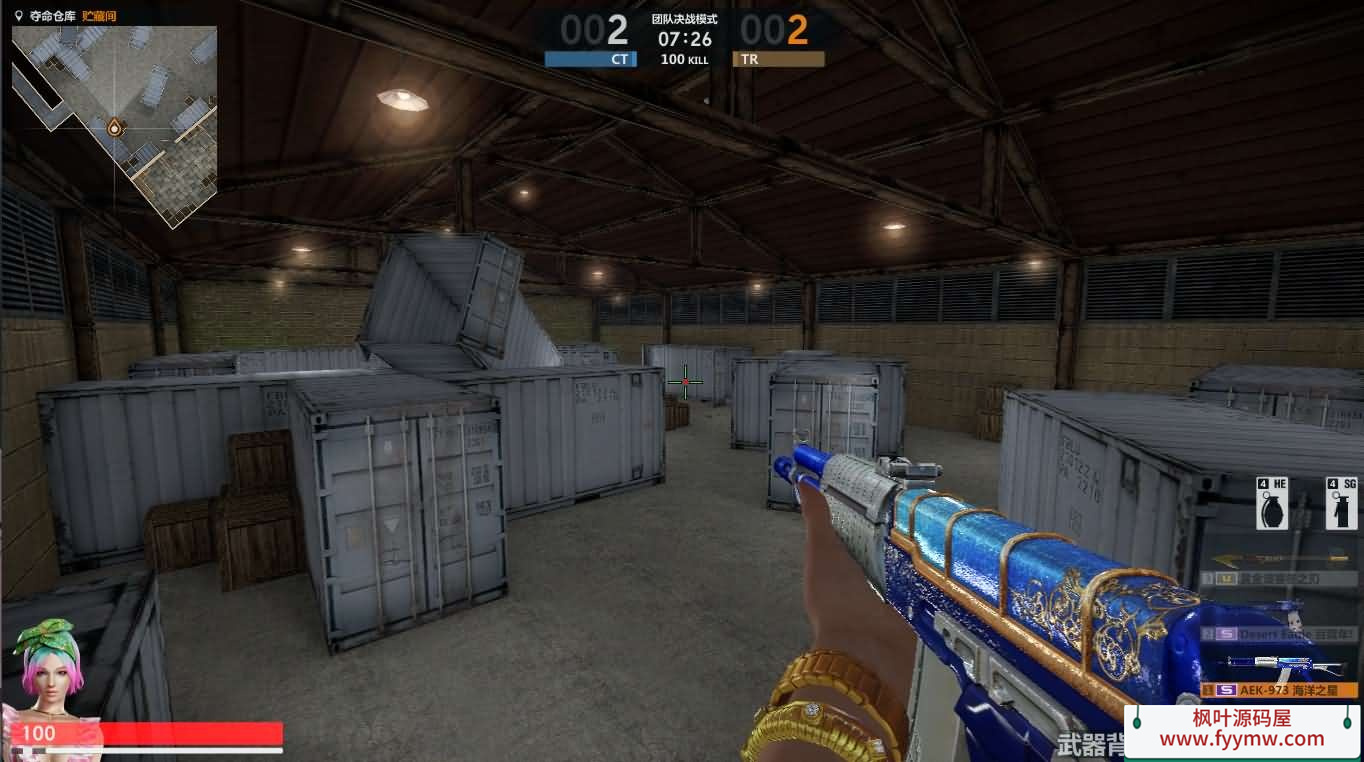Select the SG smoke grenade slot
Screen dimensions: 1364x762
(1341, 504)
